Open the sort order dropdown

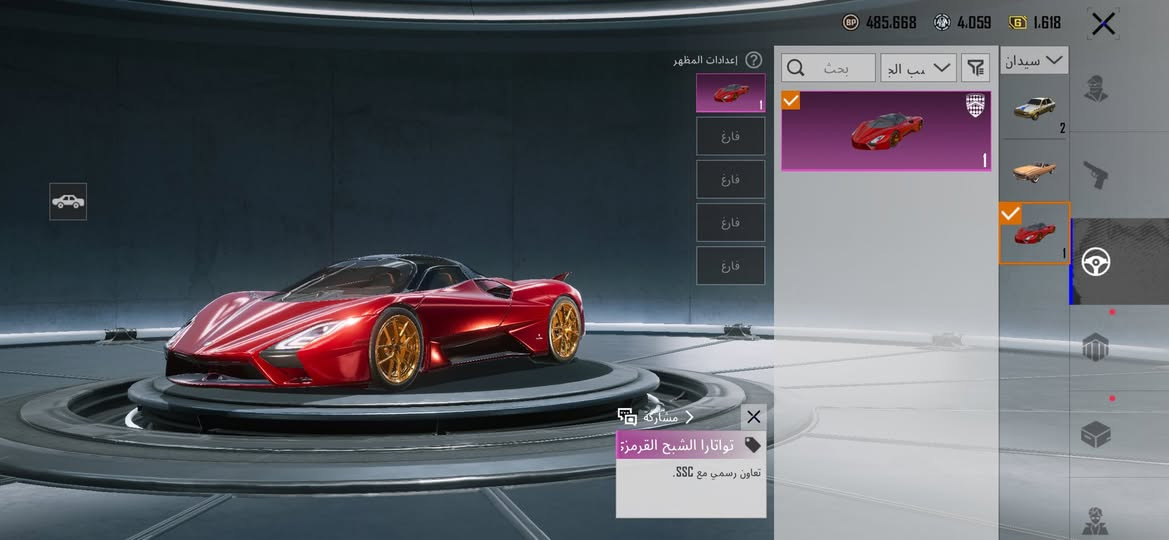919,68
